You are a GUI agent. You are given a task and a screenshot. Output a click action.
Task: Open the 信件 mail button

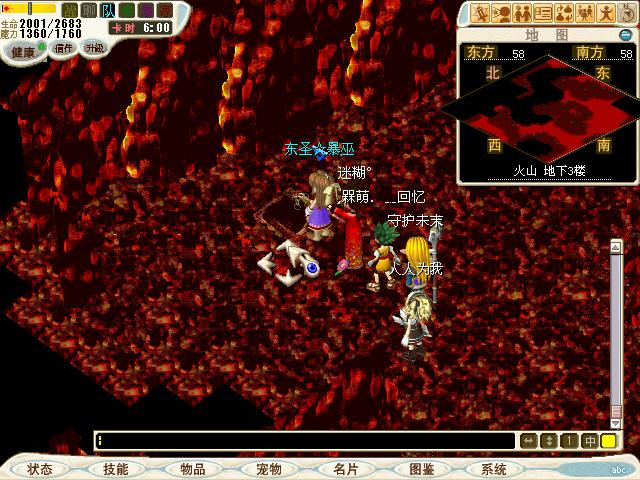pos(64,48)
